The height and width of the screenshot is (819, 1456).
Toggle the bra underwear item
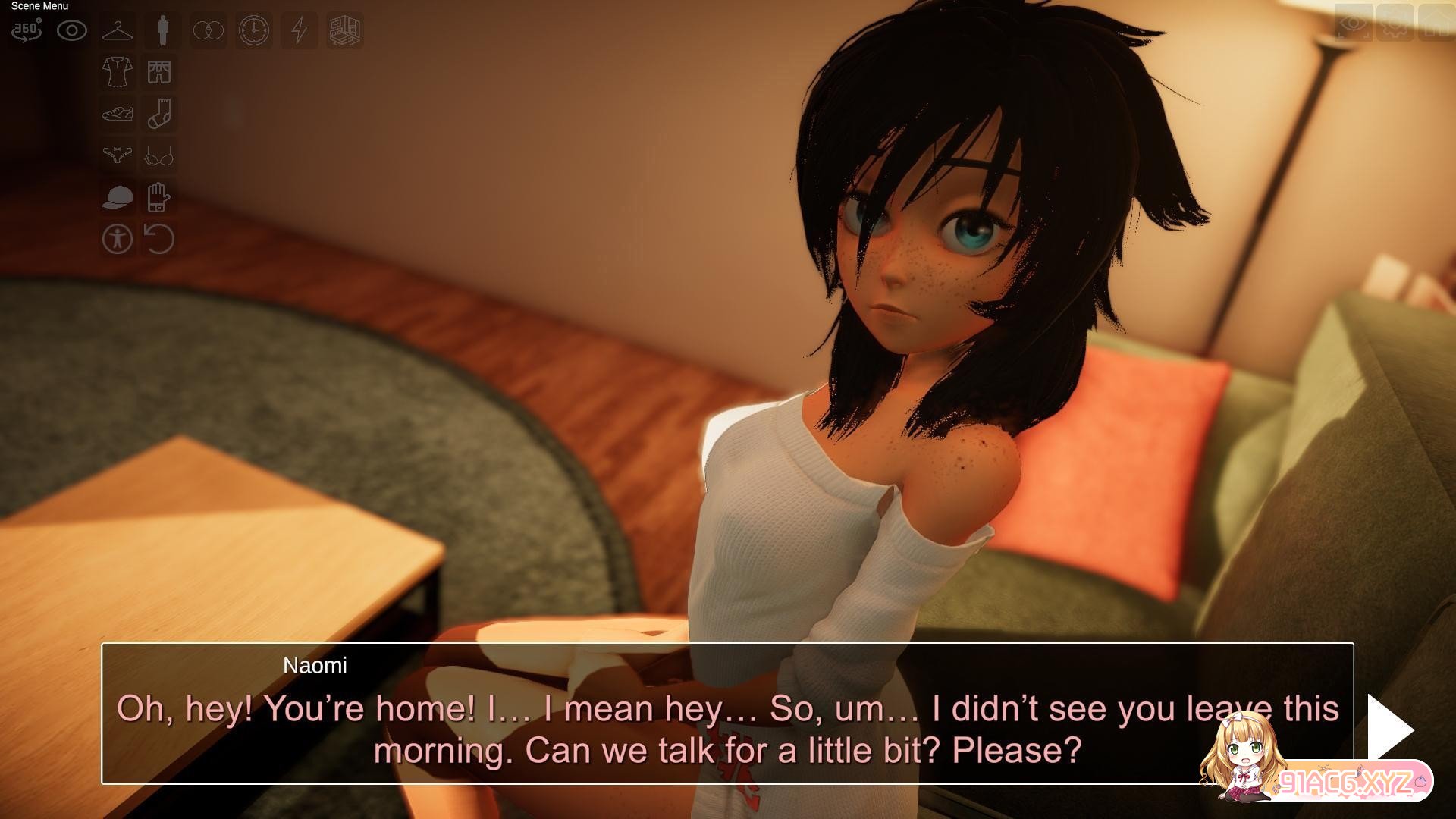[159, 156]
